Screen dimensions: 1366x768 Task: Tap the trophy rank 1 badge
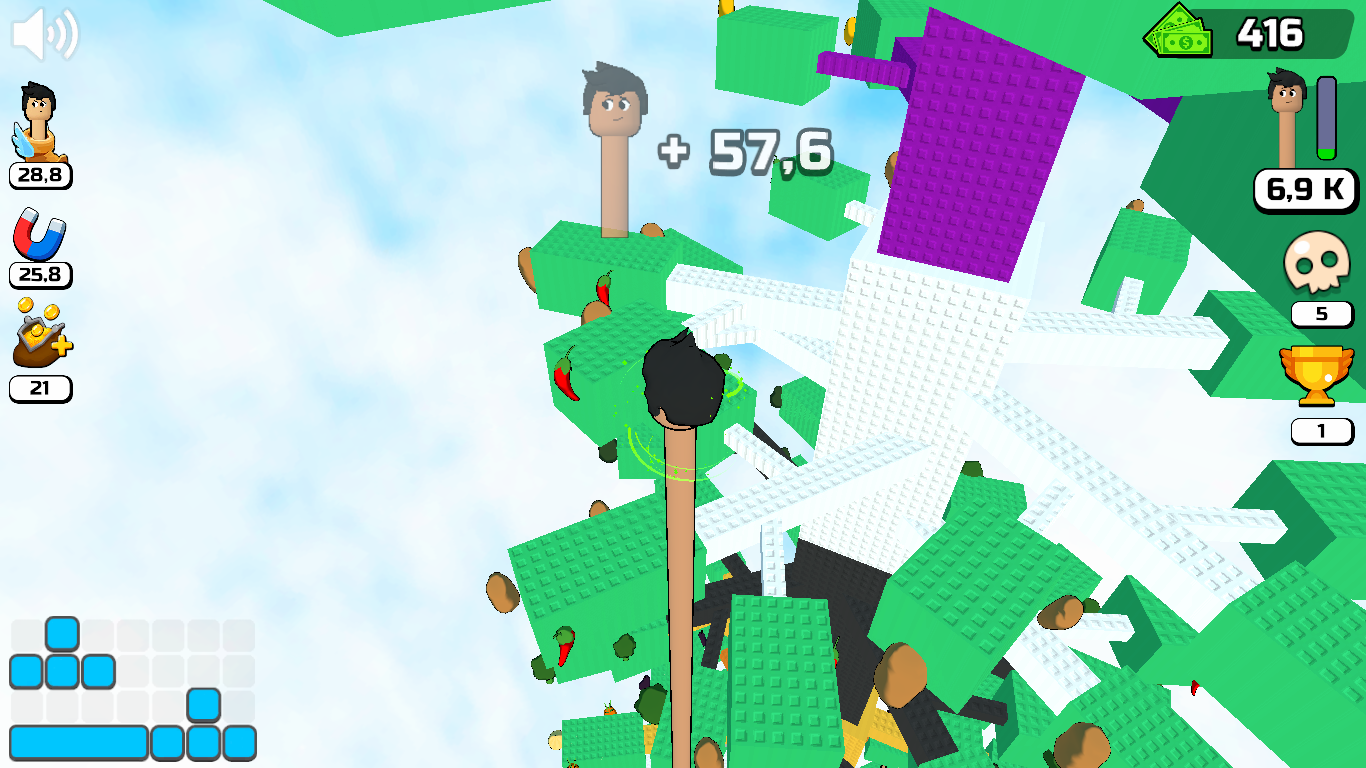(1322, 430)
